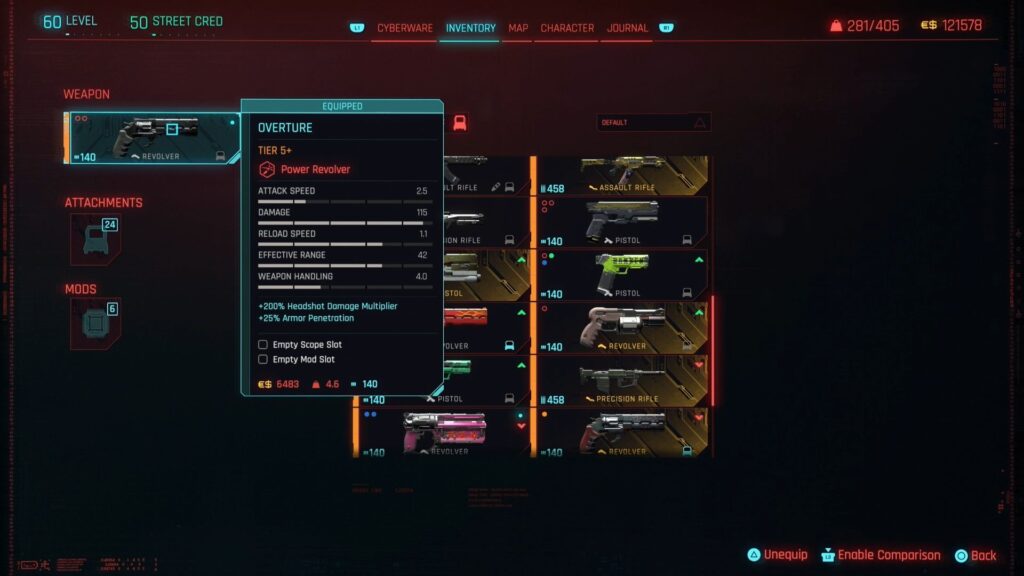The width and height of the screenshot is (1024, 576).
Task: Open the Cyberware tab
Action: coord(404,28)
